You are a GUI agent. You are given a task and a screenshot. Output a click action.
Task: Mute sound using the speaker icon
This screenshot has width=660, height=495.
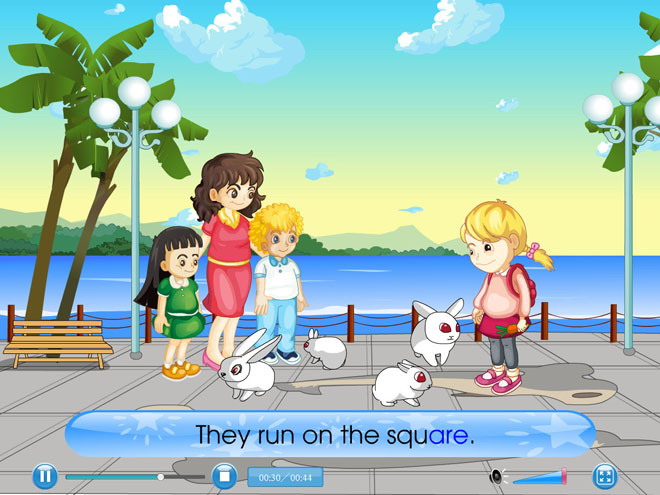(496, 477)
